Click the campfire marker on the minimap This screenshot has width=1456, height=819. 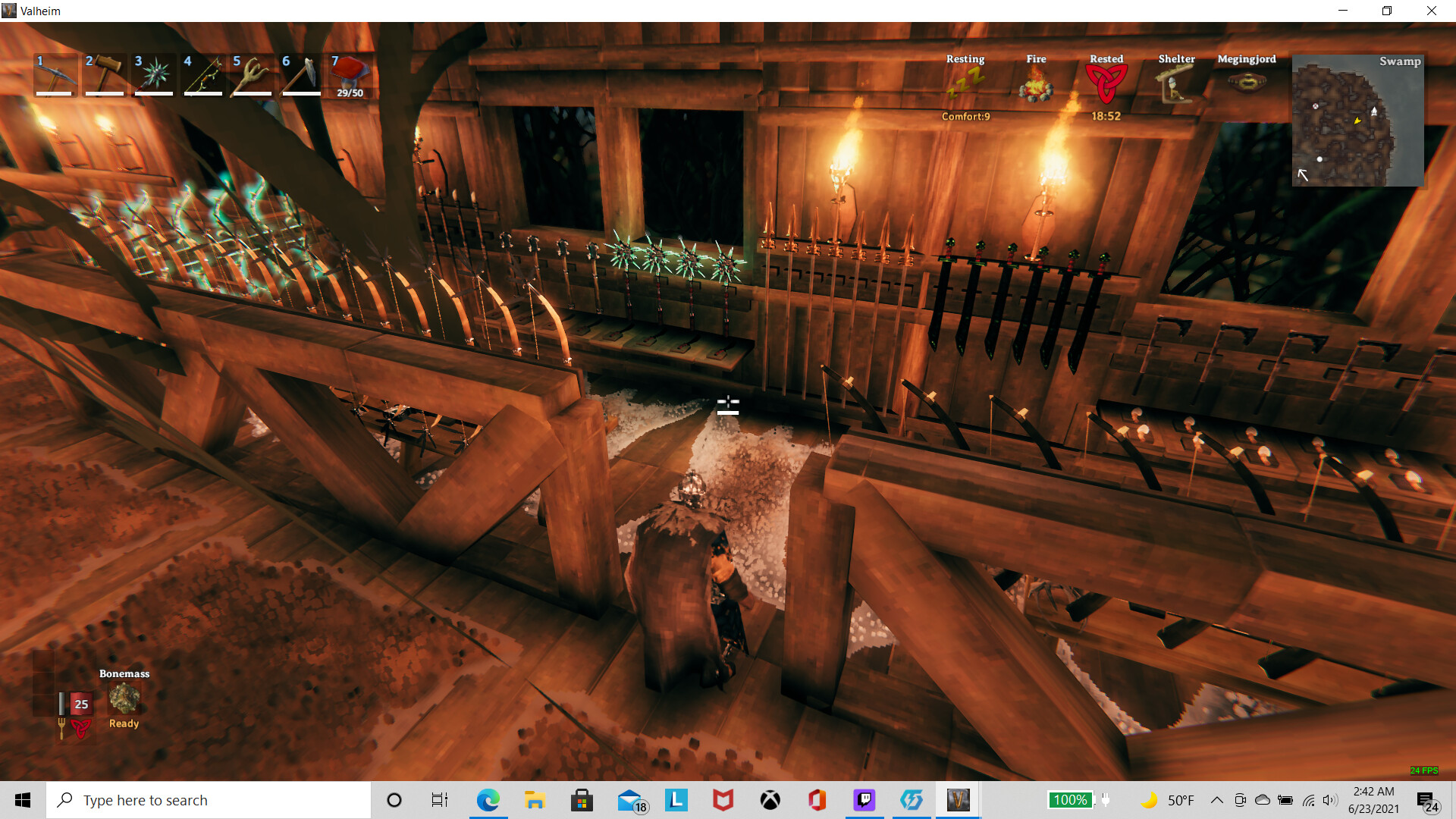tap(1373, 111)
